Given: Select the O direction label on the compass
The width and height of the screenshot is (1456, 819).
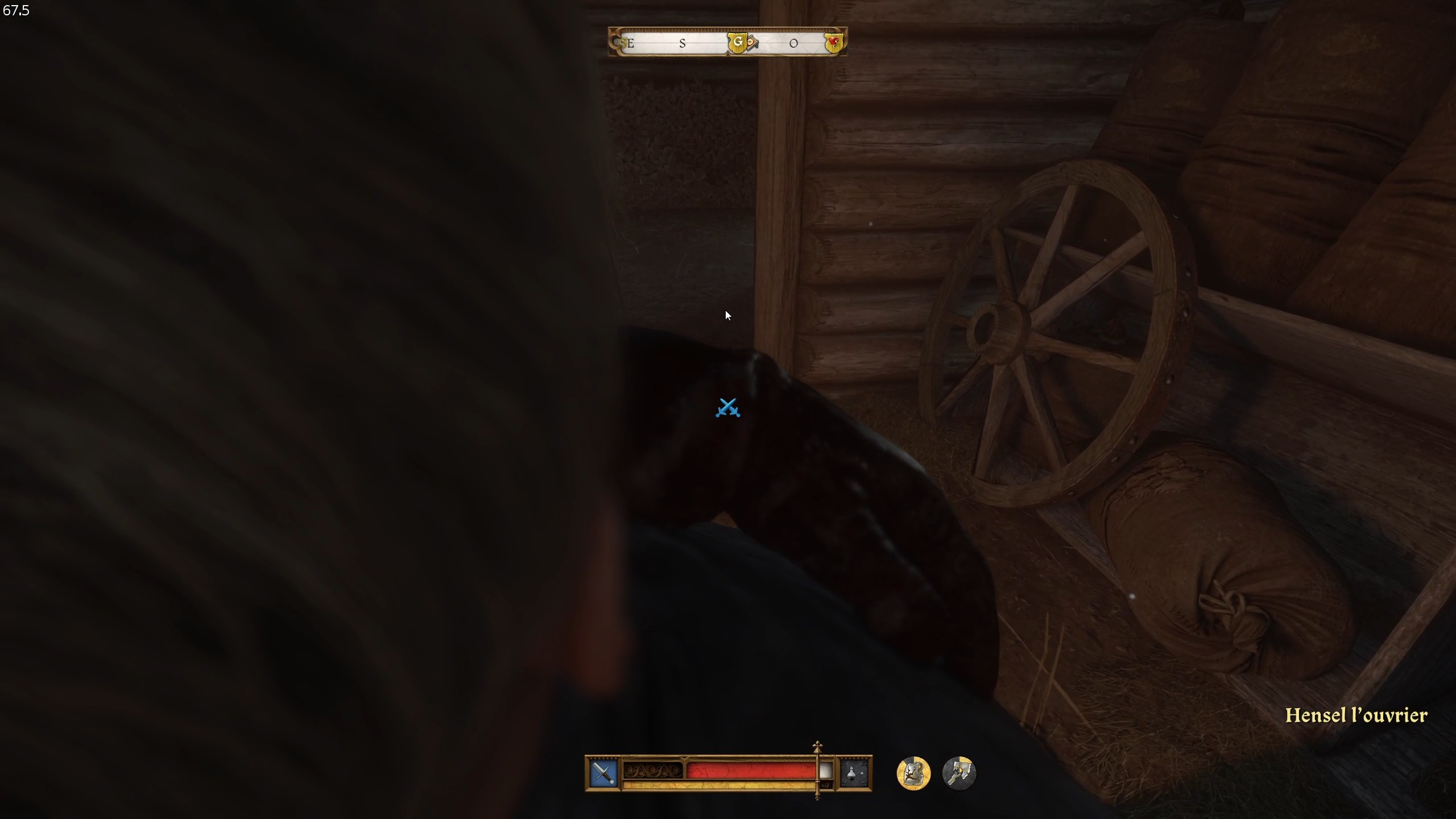Looking at the screenshot, I should point(793,43).
